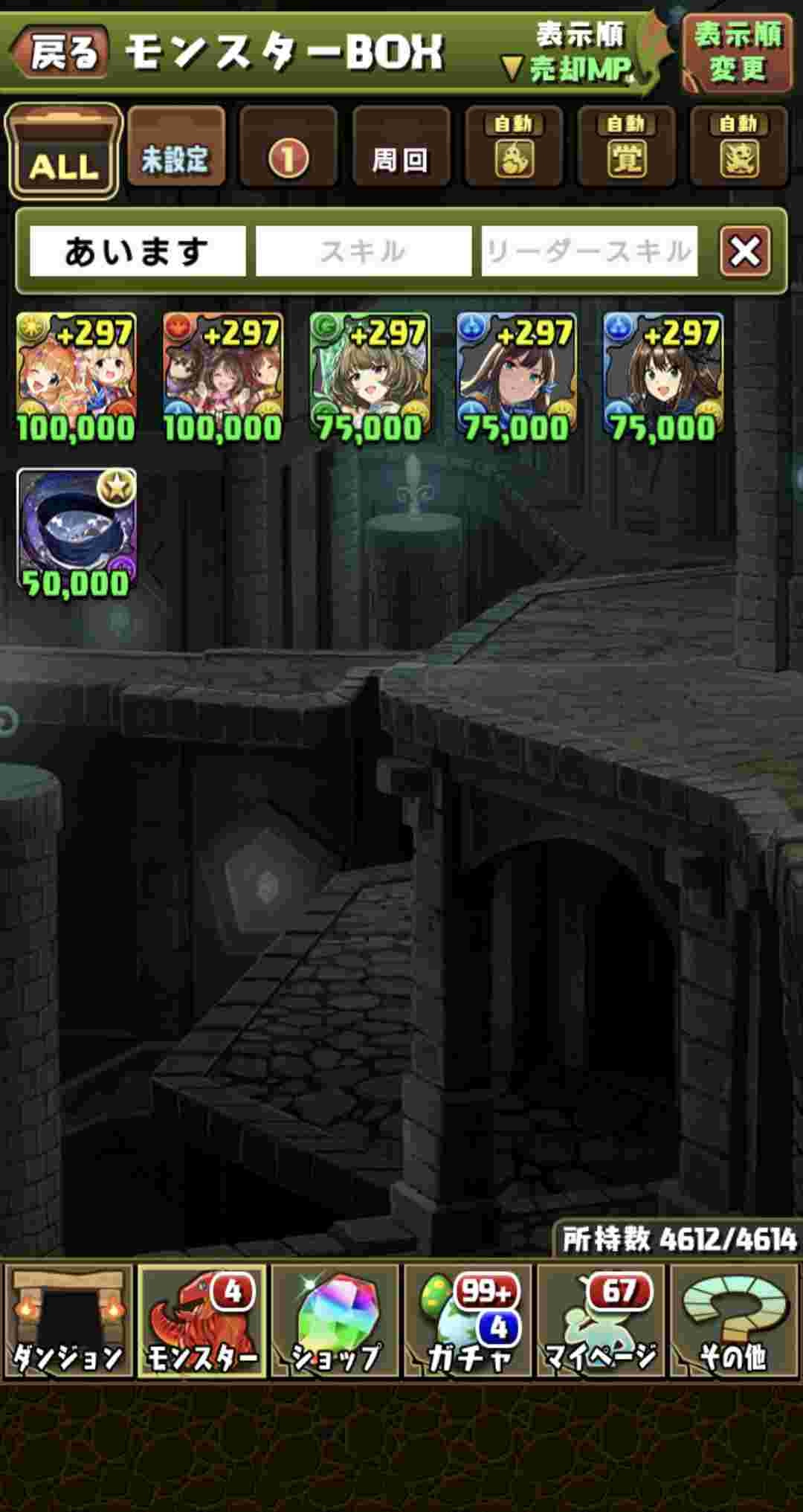The width and height of the screenshot is (803, 1512).
Task: Open the モンスター menu
Action: tap(201, 1321)
